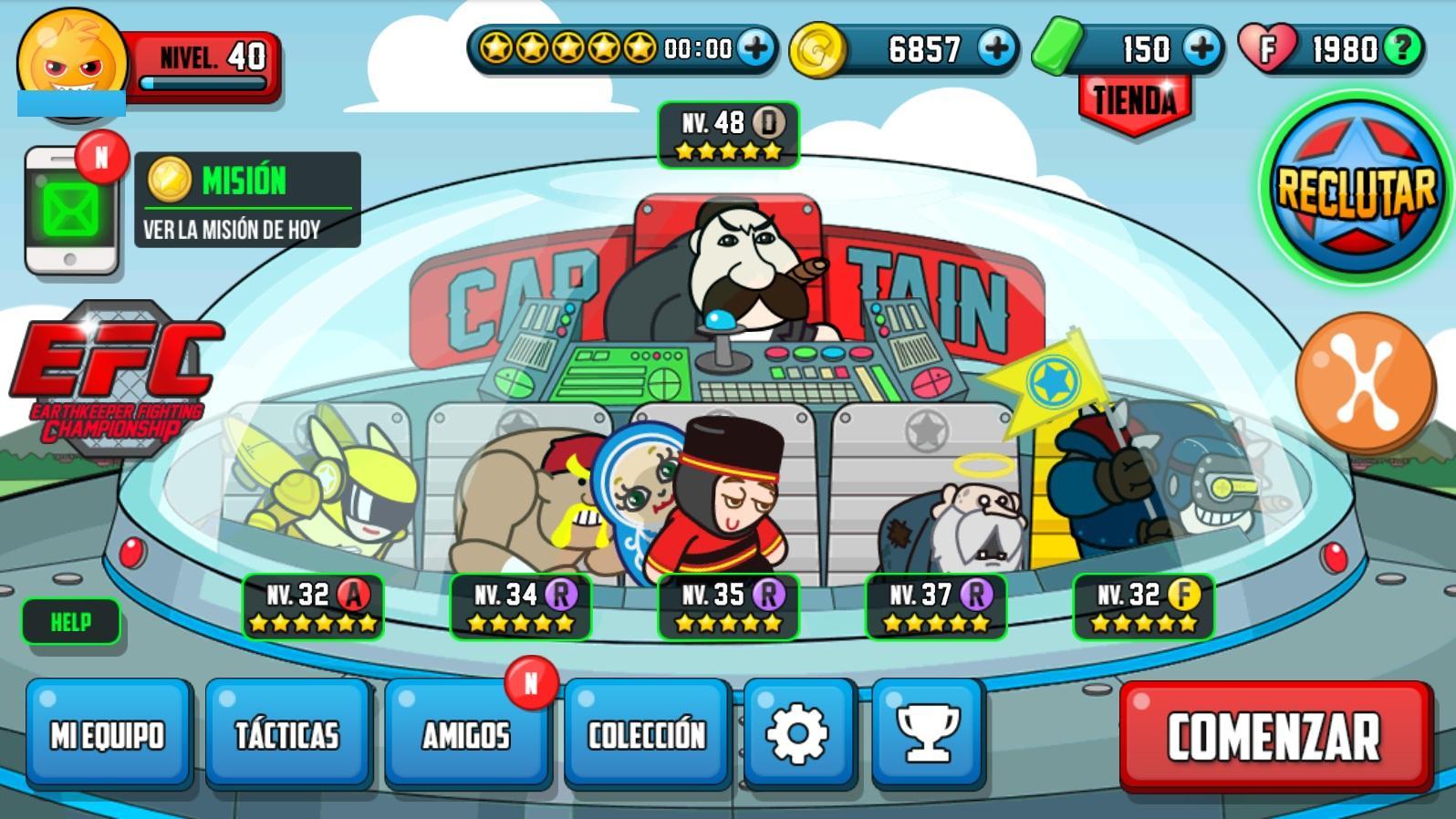Open the Tácticas screen
This screenshot has width=1456, height=819.
tap(287, 734)
